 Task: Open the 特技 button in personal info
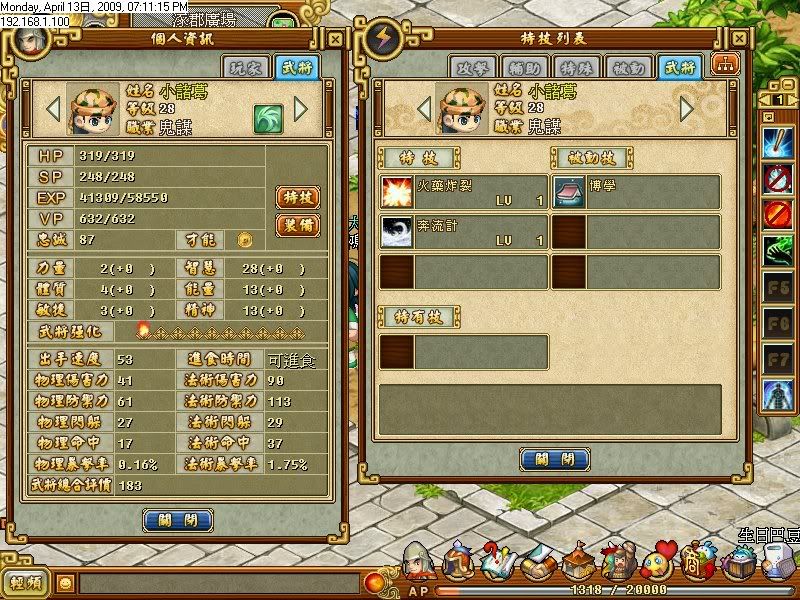(x=297, y=197)
